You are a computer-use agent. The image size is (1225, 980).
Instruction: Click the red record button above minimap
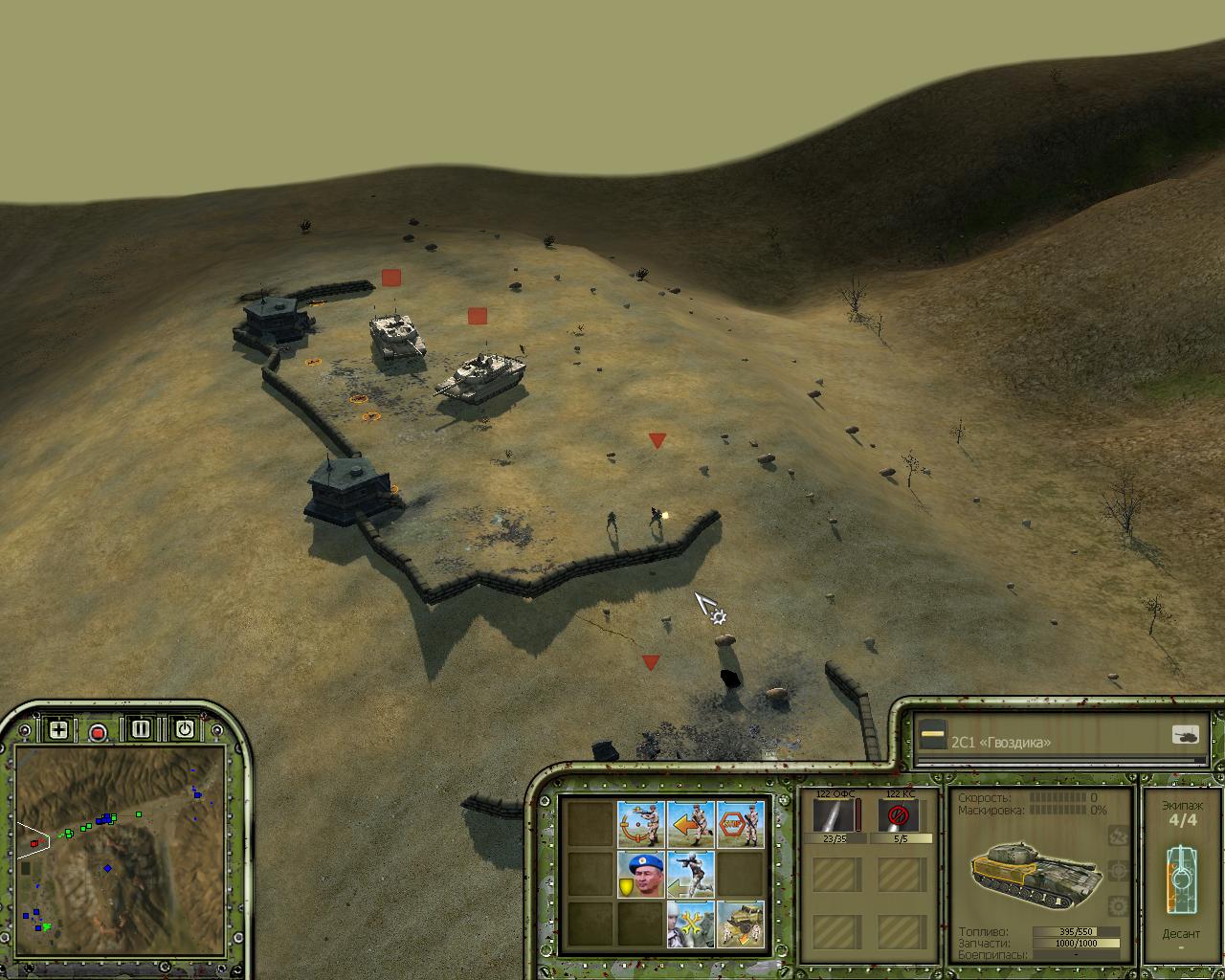click(x=98, y=732)
